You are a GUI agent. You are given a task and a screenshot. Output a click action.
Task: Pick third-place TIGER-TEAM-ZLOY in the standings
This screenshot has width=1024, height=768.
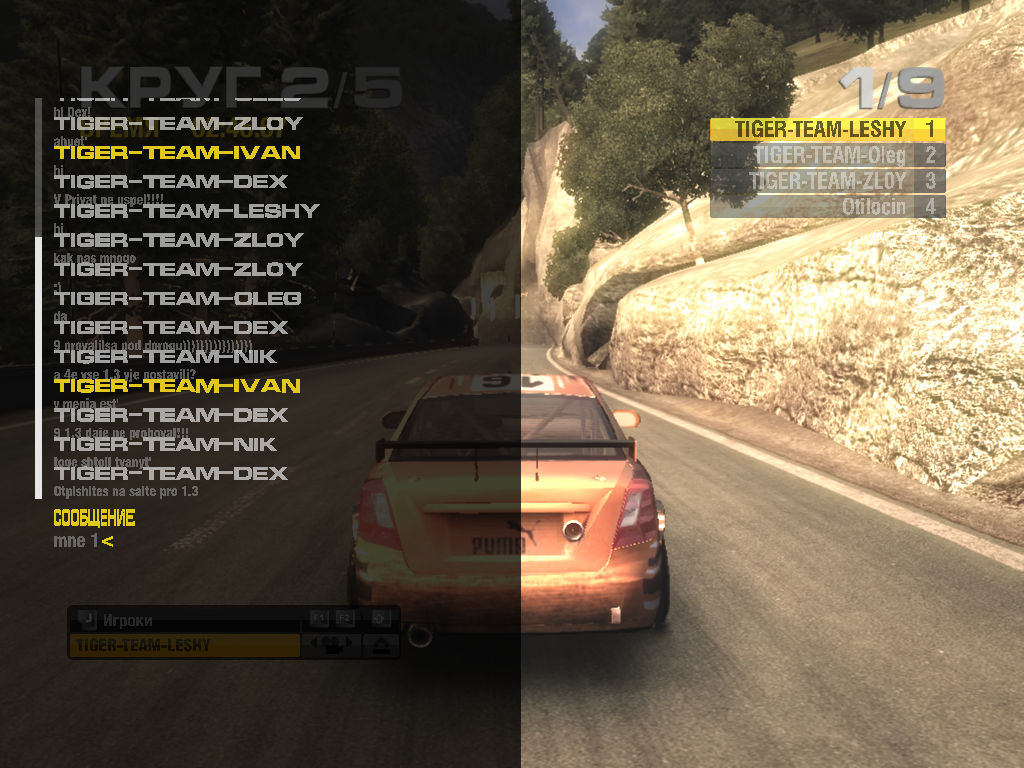click(x=827, y=181)
